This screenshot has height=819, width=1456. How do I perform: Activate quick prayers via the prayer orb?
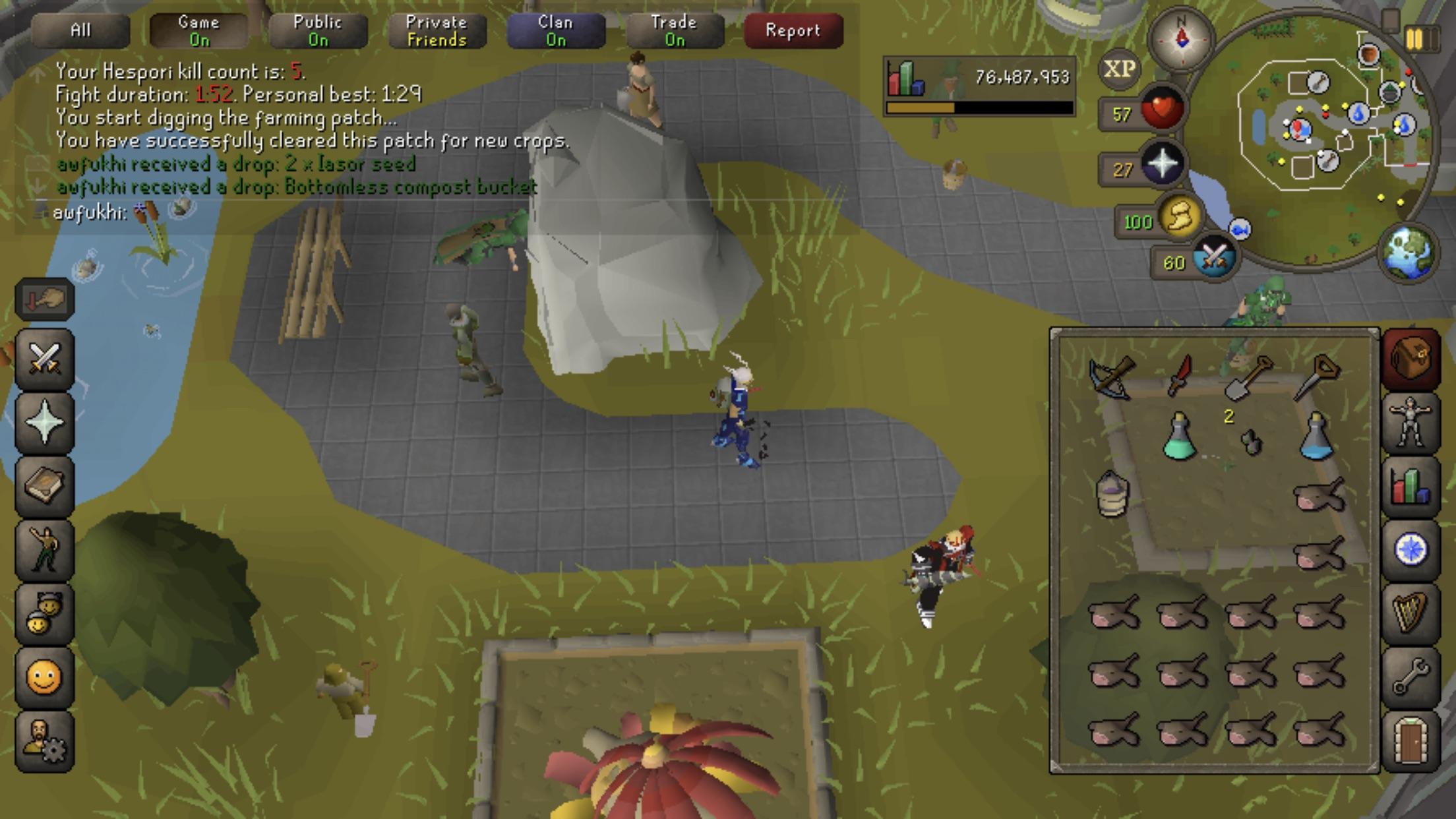click(x=1162, y=164)
